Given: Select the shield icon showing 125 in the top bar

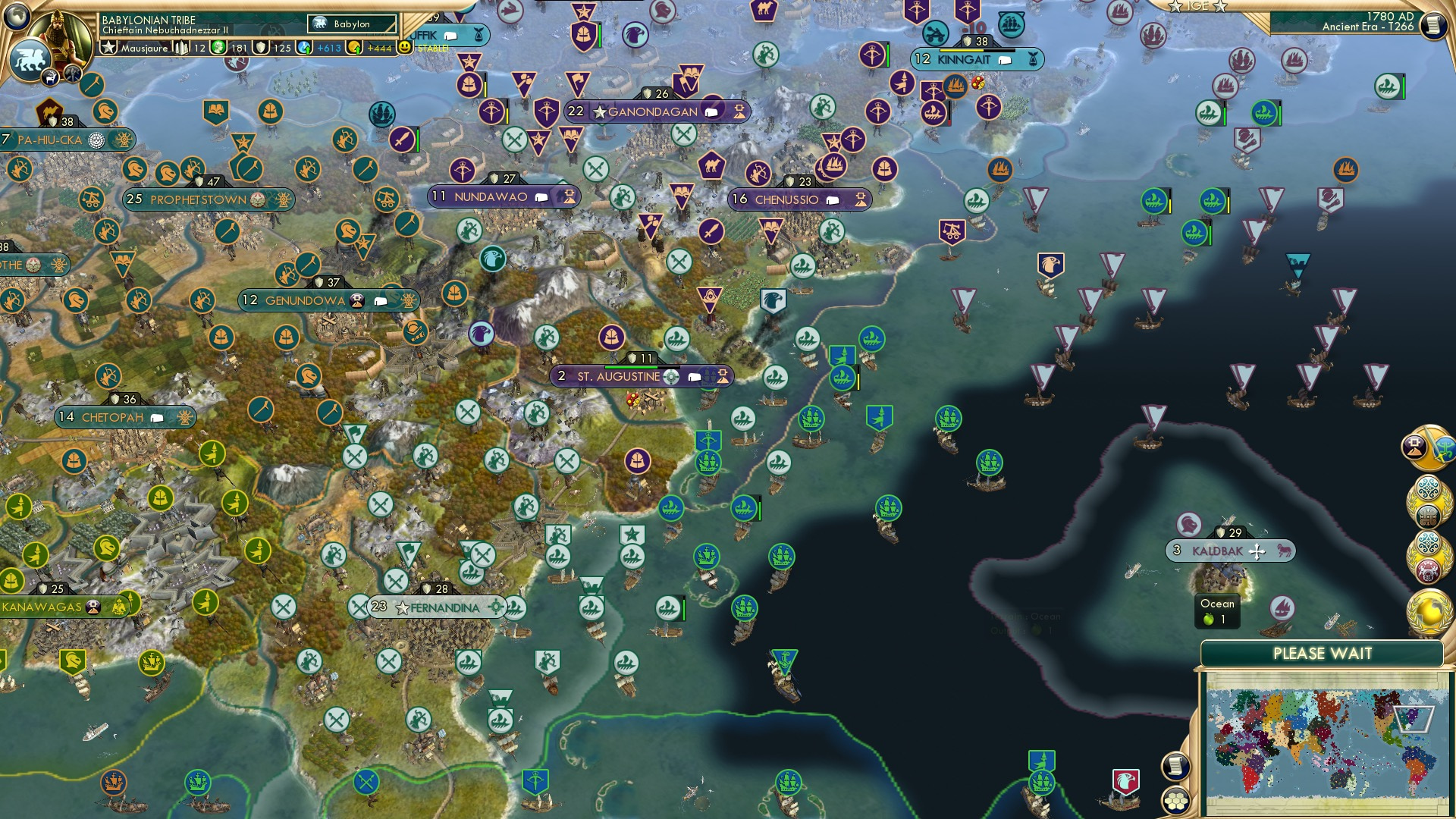Looking at the screenshot, I should click(x=260, y=47).
